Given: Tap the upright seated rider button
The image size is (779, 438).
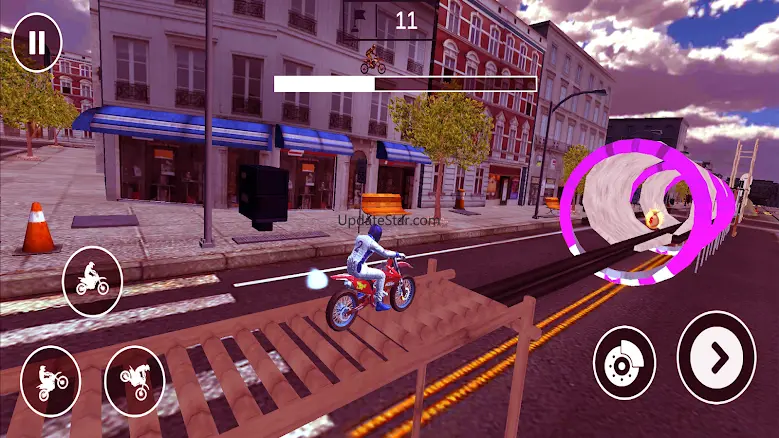Looking at the screenshot, I should (x=92, y=282).
